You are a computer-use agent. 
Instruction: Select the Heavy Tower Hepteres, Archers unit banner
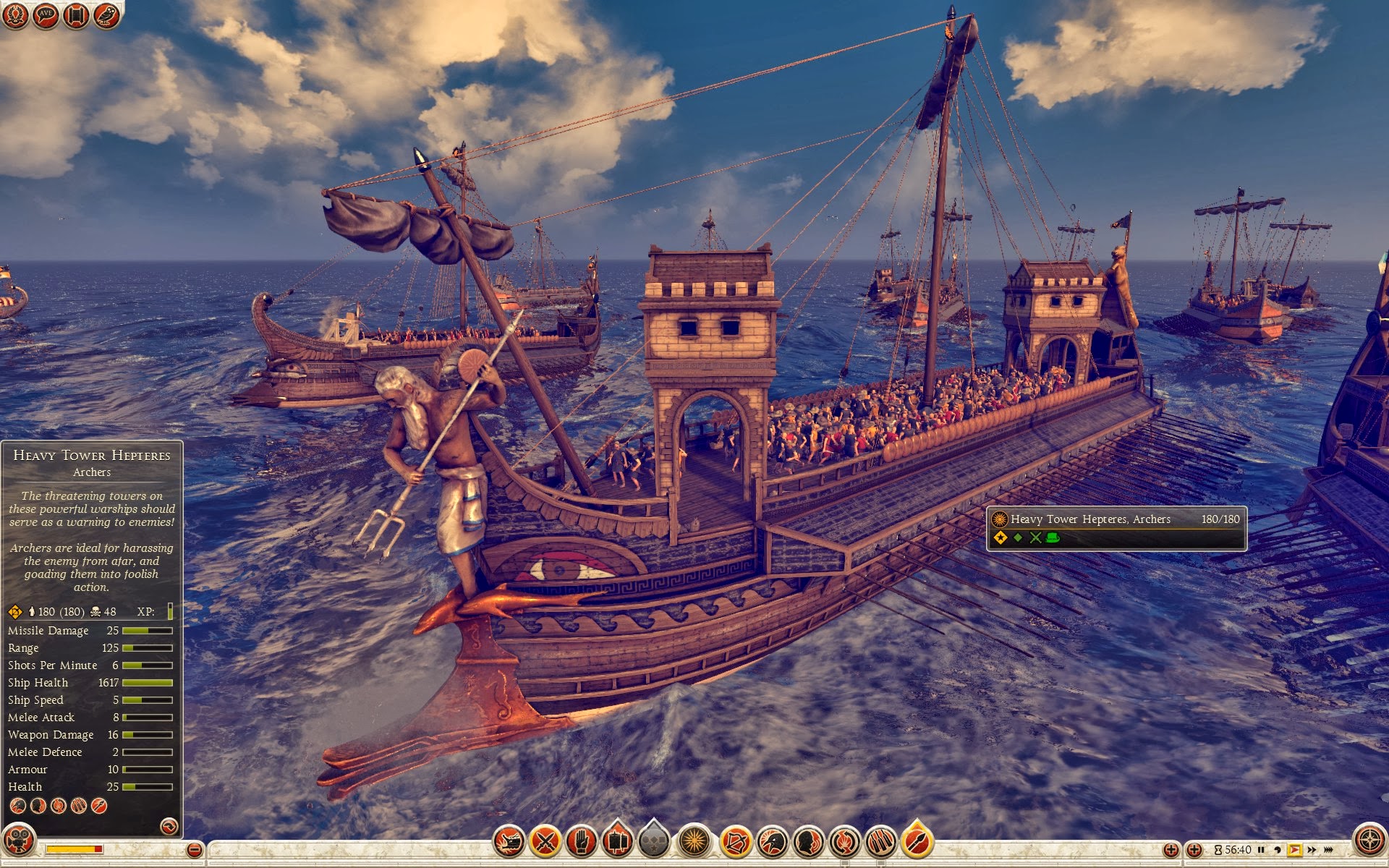coord(1116,528)
